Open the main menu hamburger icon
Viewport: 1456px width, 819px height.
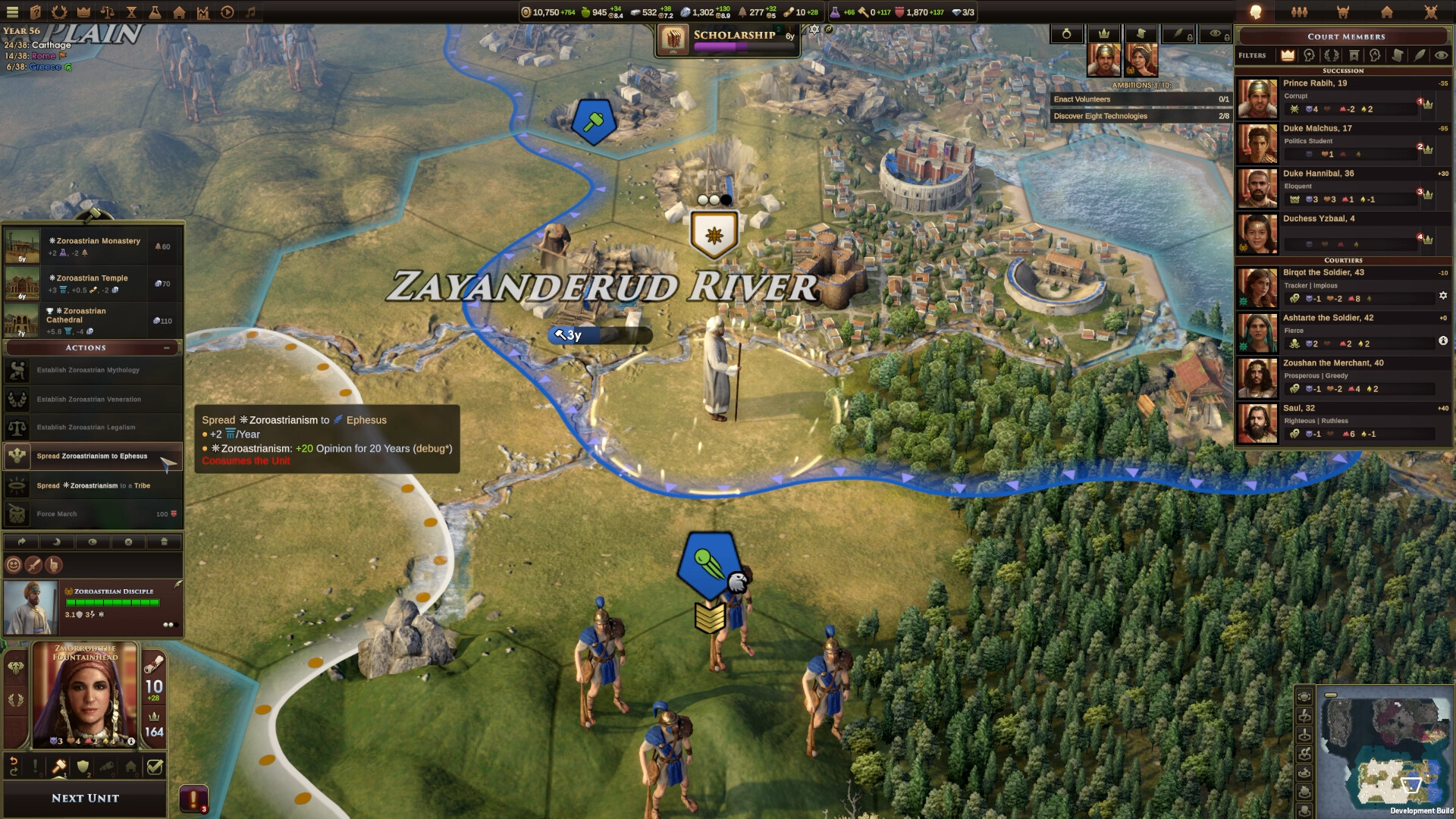point(12,12)
